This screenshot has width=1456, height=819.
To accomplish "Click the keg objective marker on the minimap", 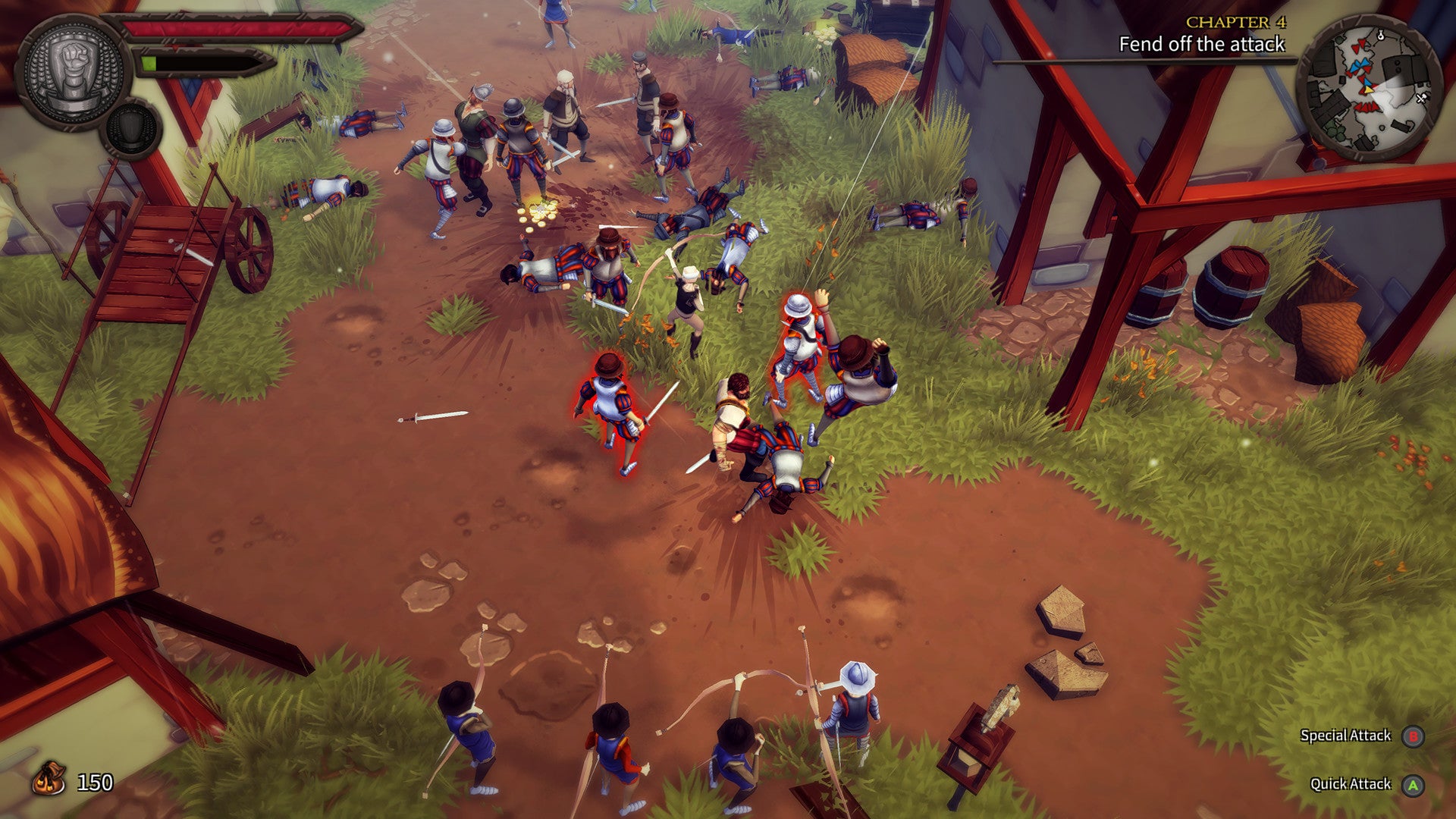I will [1380, 34].
